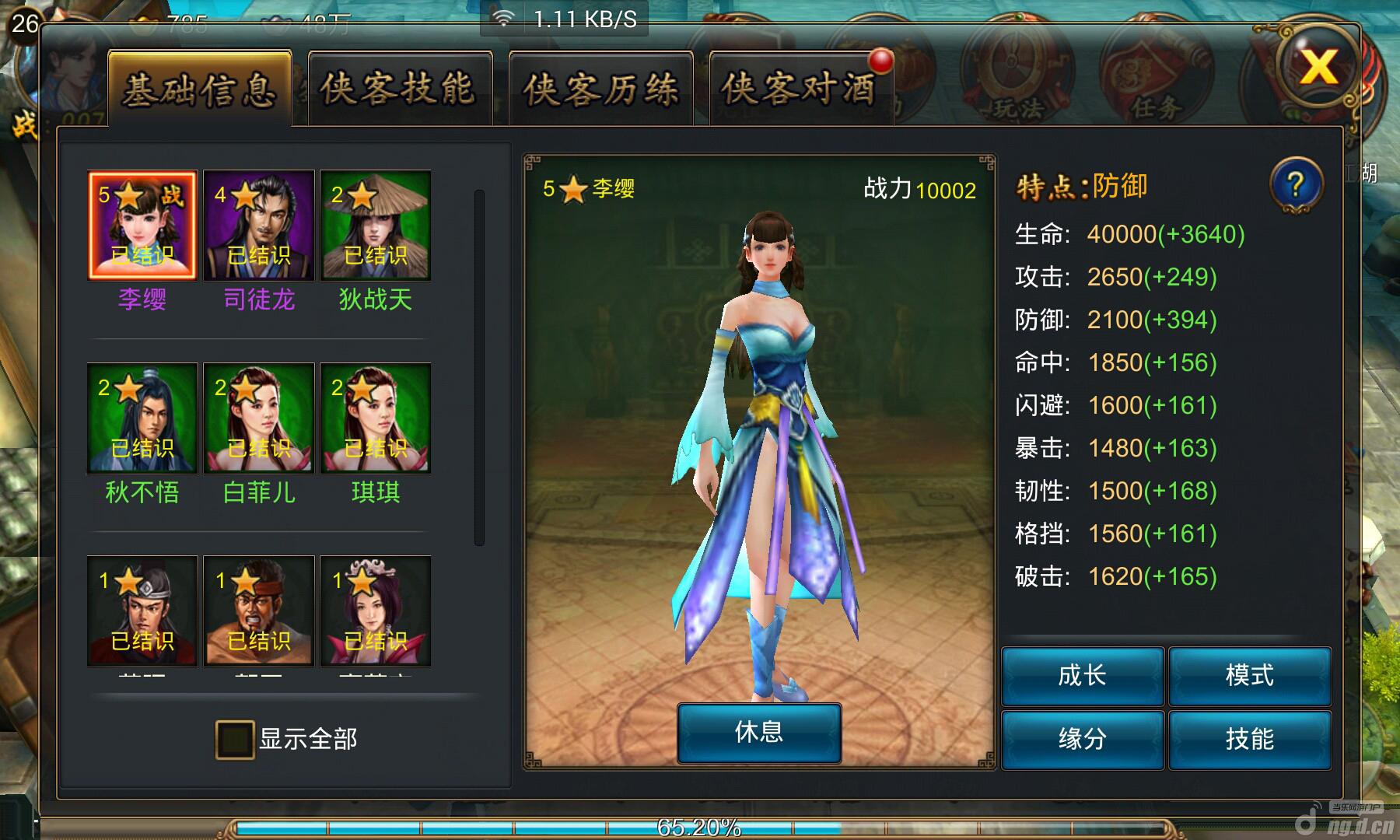
Task: Select hero 秋不悟 portrait
Action: [142, 418]
